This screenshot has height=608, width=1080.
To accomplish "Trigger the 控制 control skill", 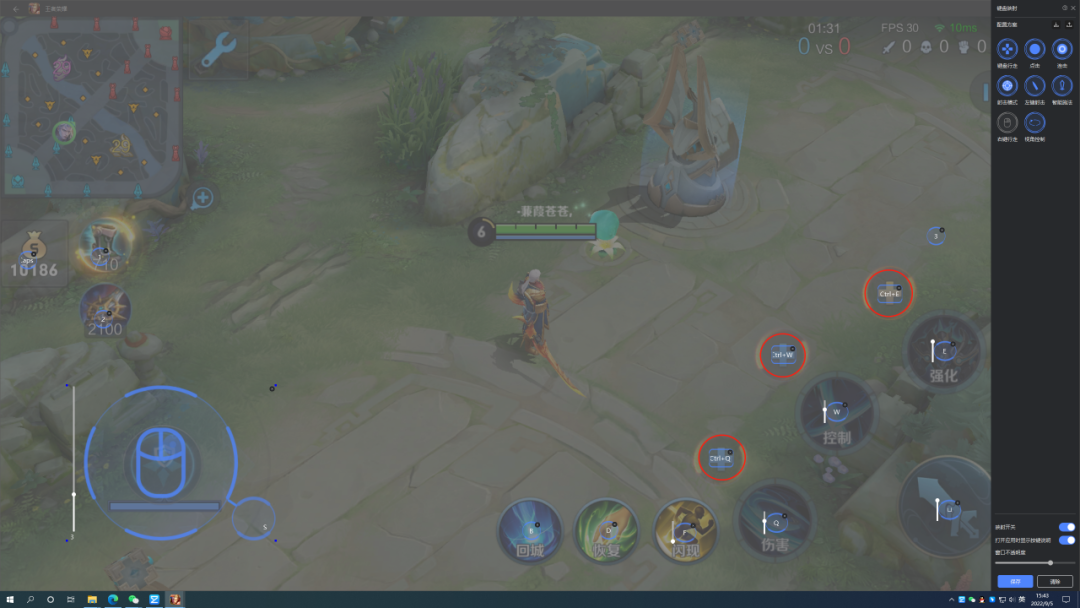I will point(836,412).
